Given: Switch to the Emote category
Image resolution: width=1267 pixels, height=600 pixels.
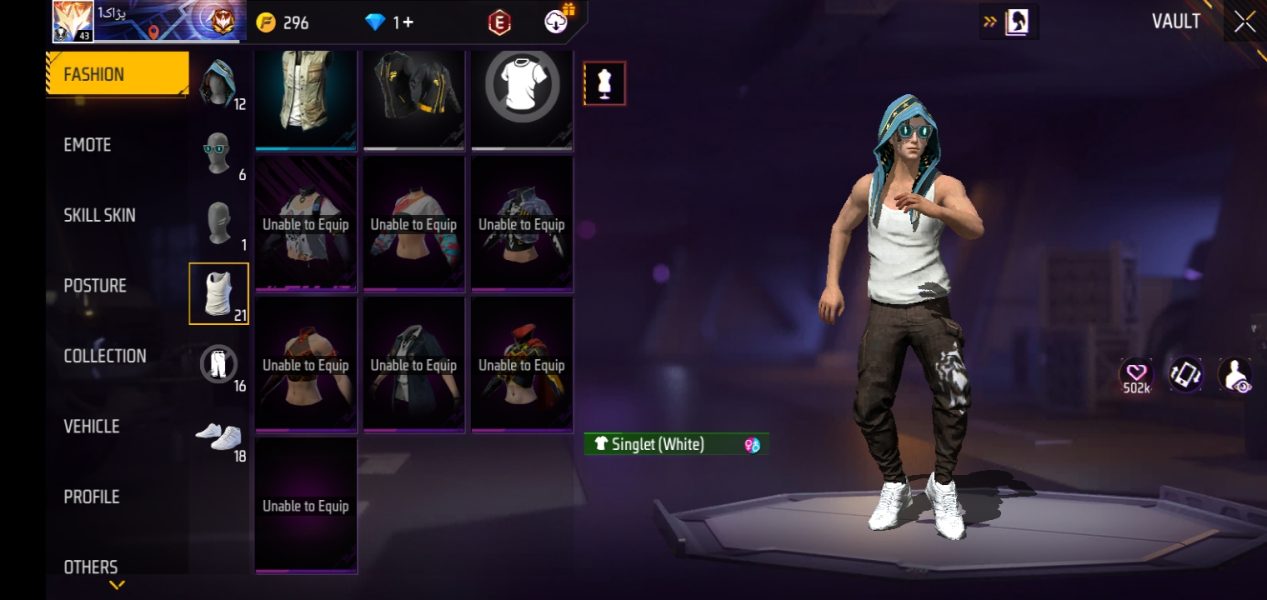Looking at the screenshot, I should [x=88, y=145].
